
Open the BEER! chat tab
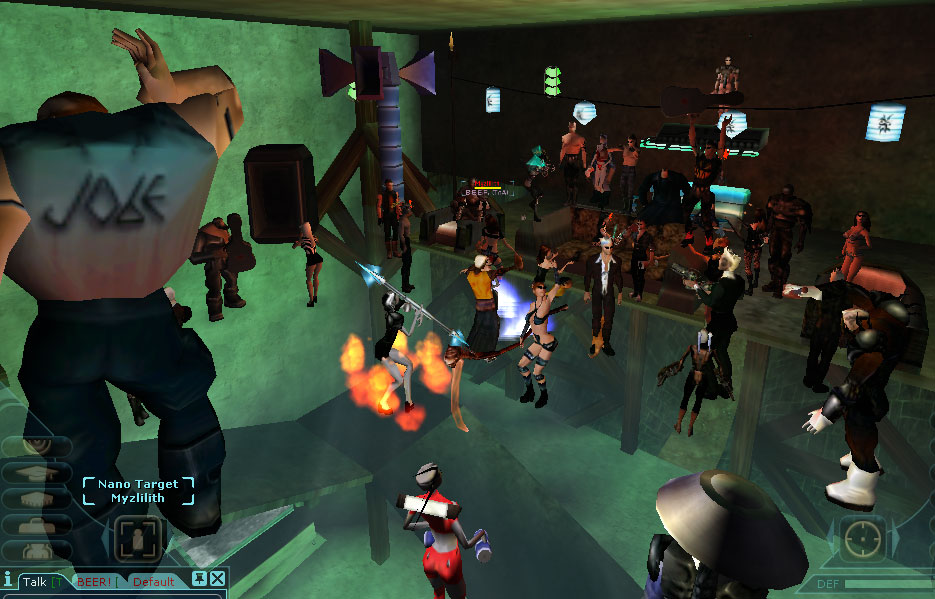[x=94, y=581]
